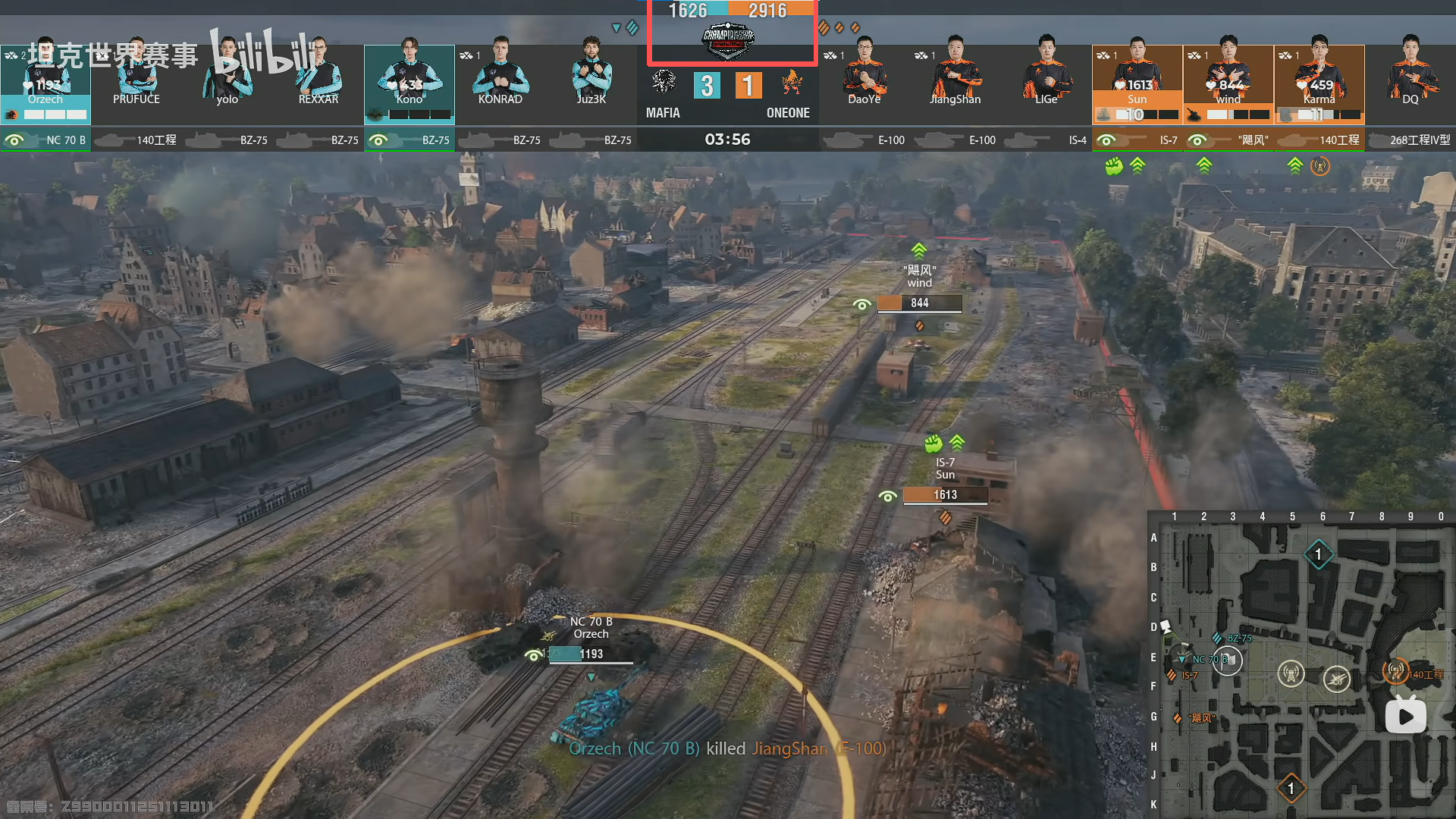This screenshot has height=819, width=1456.
Task: Select Orzech's player card
Action: point(45,83)
